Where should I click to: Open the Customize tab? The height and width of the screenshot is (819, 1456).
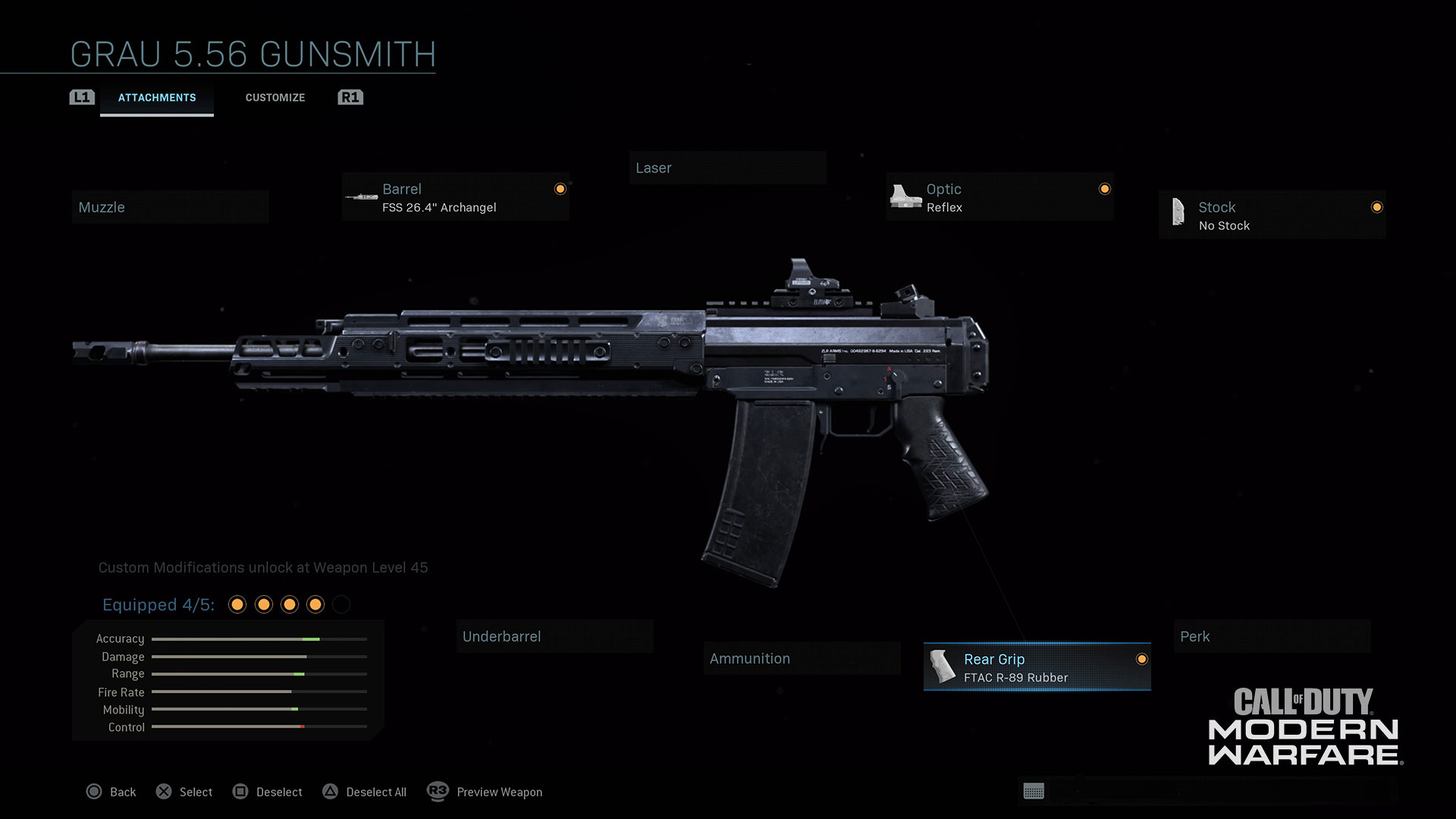275,98
